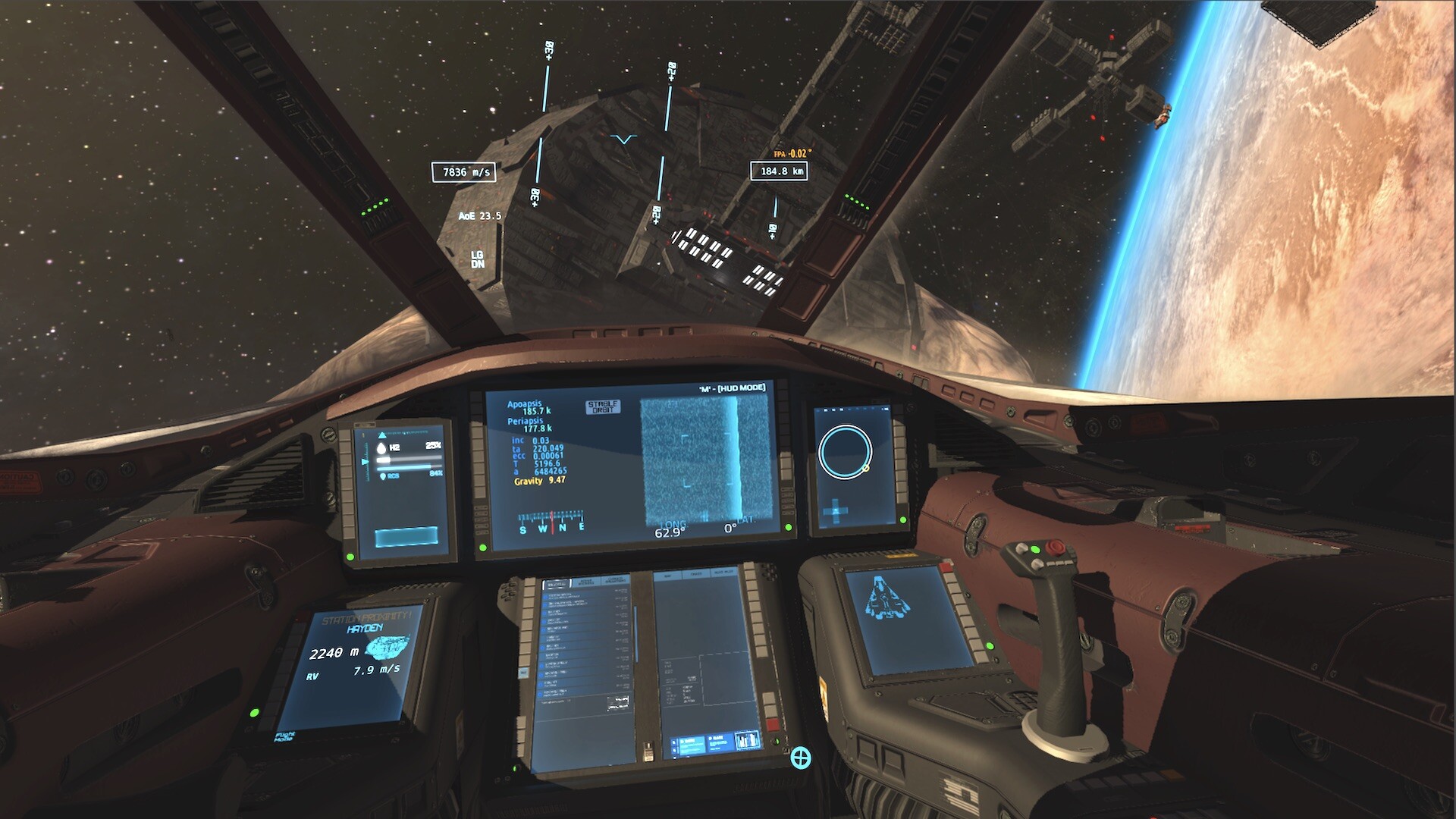Image resolution: width=1456 pixels, height=819 pixels.
Task: Select the Hayden station image on proximity display
Action: coord(388,647)
